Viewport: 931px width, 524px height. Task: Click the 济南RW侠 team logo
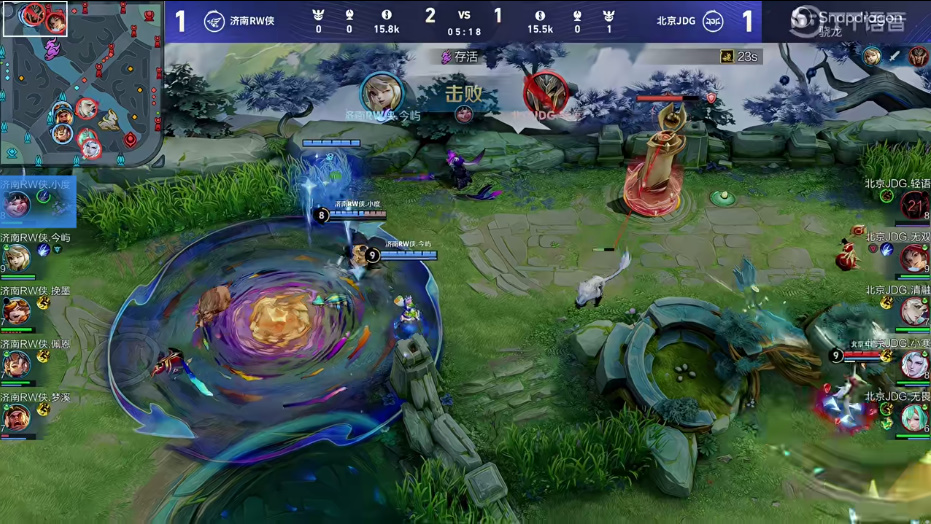pyautogui.click(x=214, y=22)
